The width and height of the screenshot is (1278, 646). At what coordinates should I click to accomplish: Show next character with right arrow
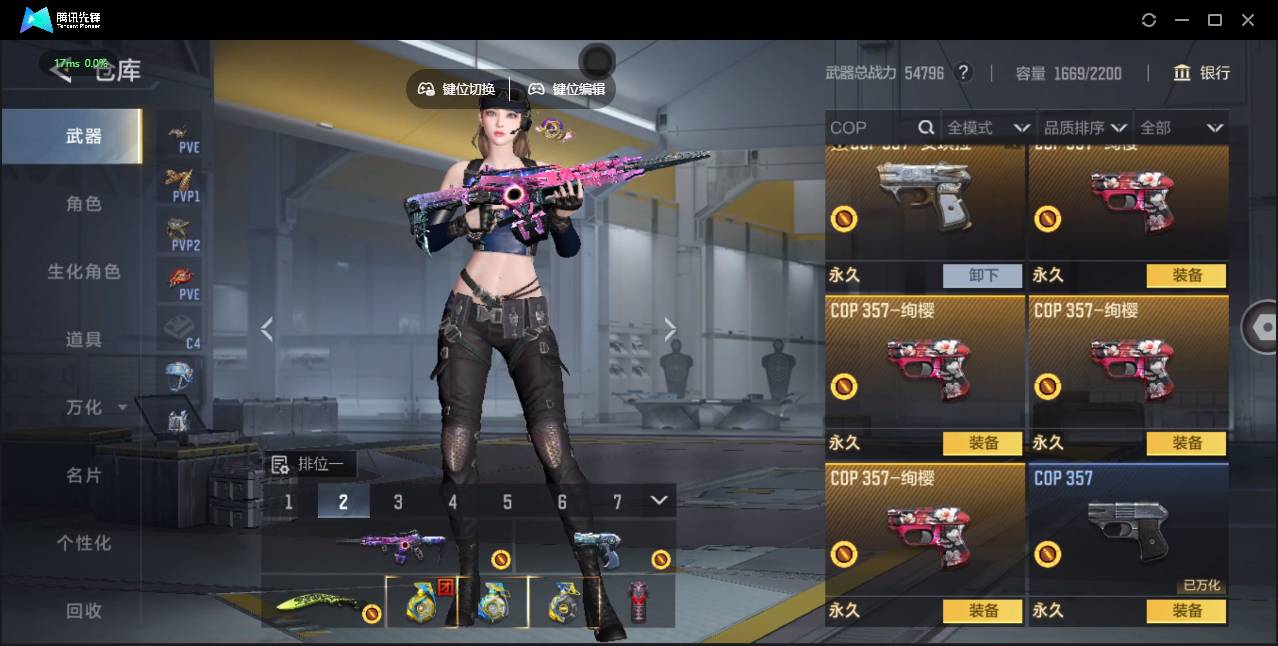coord(670,329)
